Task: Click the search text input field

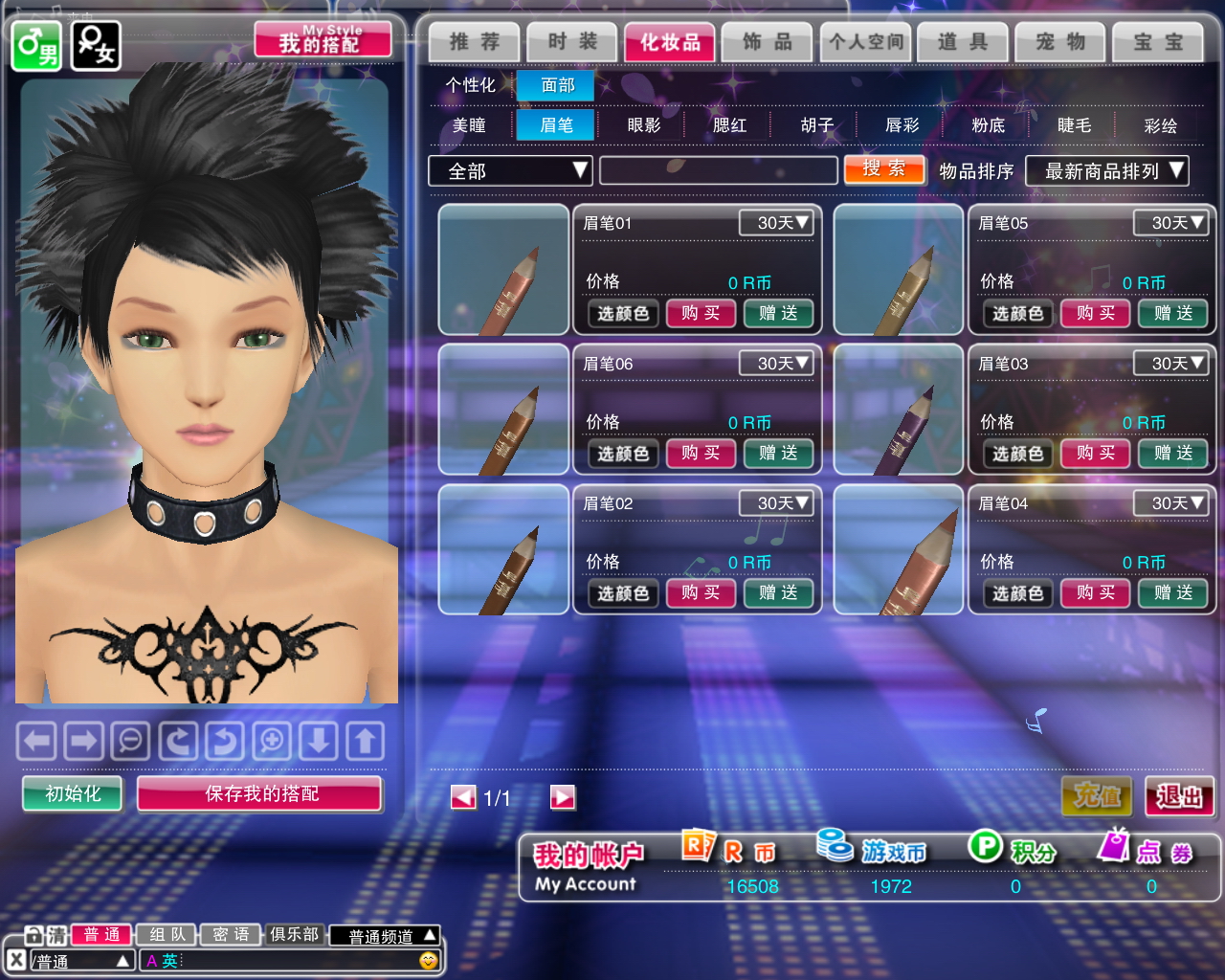Action: pos(718,171)
